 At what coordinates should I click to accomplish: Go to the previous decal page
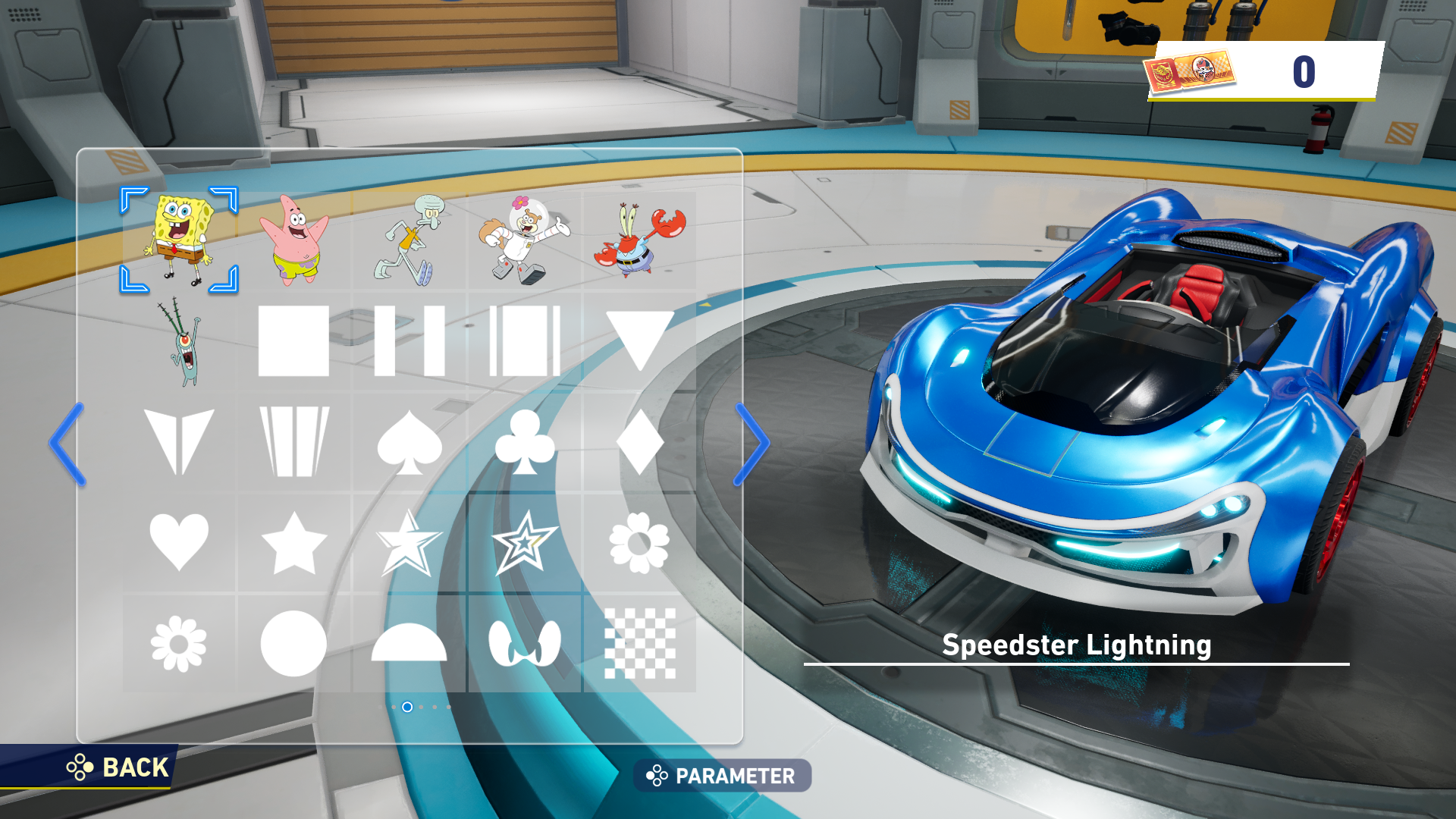(67, 444)
